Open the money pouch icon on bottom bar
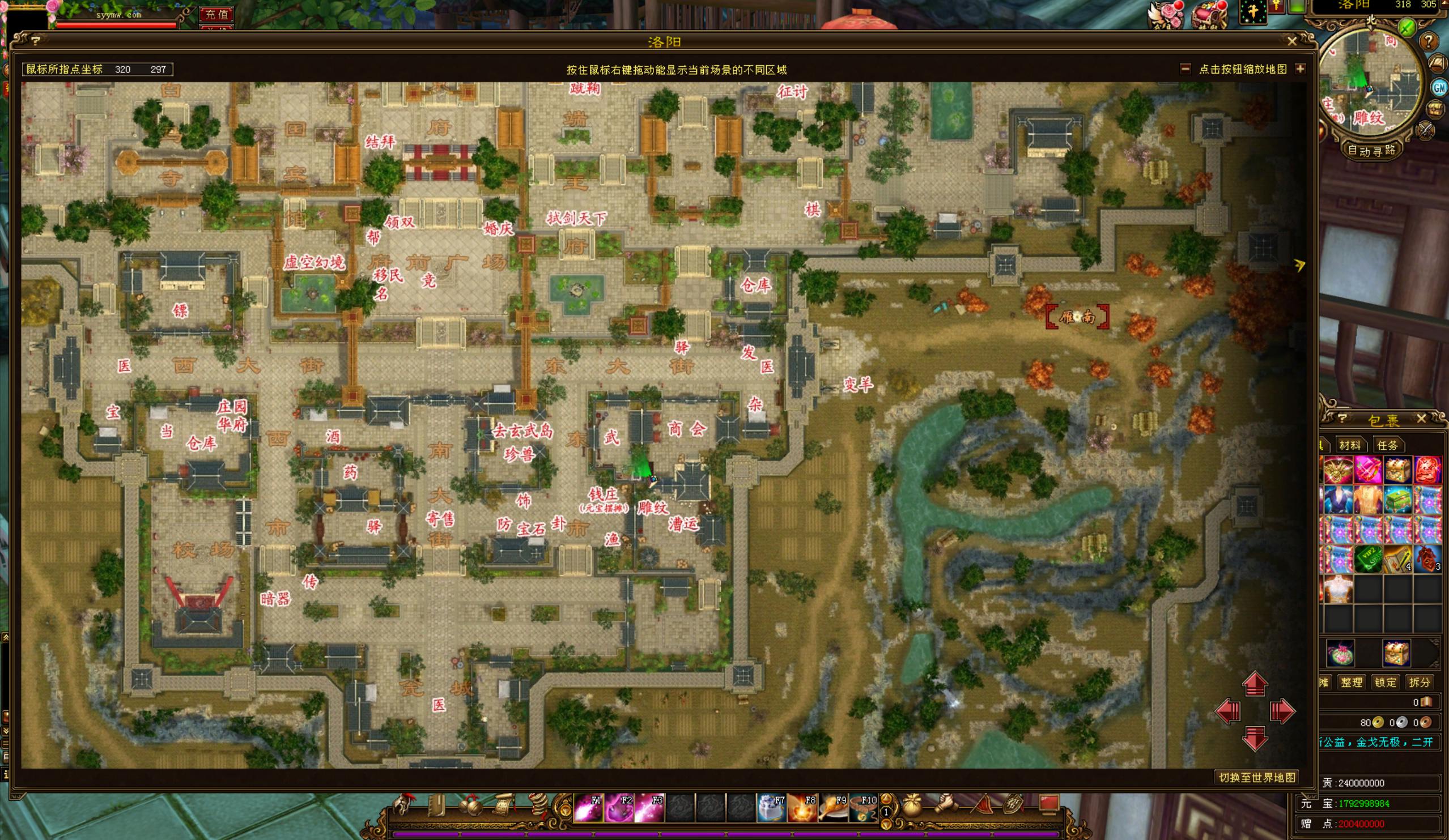 (x=911, y=807)
